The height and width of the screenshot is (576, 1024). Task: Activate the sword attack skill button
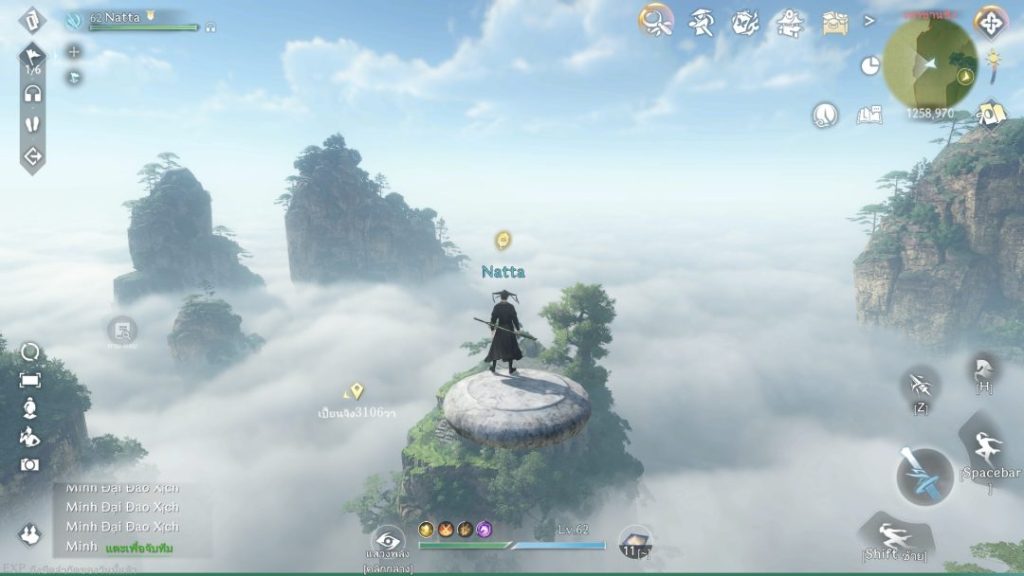[924, 476]
